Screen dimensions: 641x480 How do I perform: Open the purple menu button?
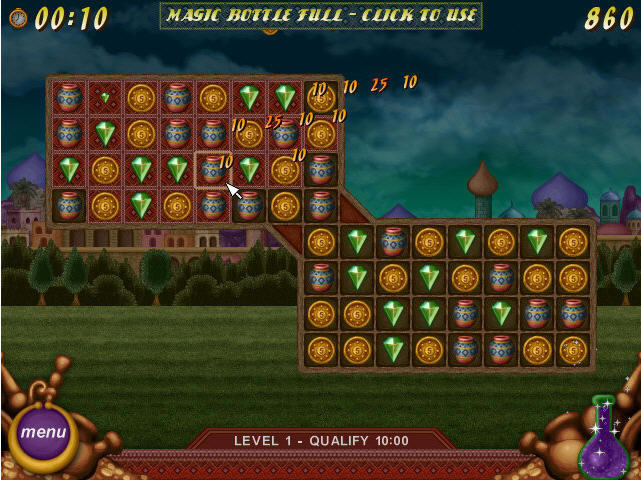[43, 433]
